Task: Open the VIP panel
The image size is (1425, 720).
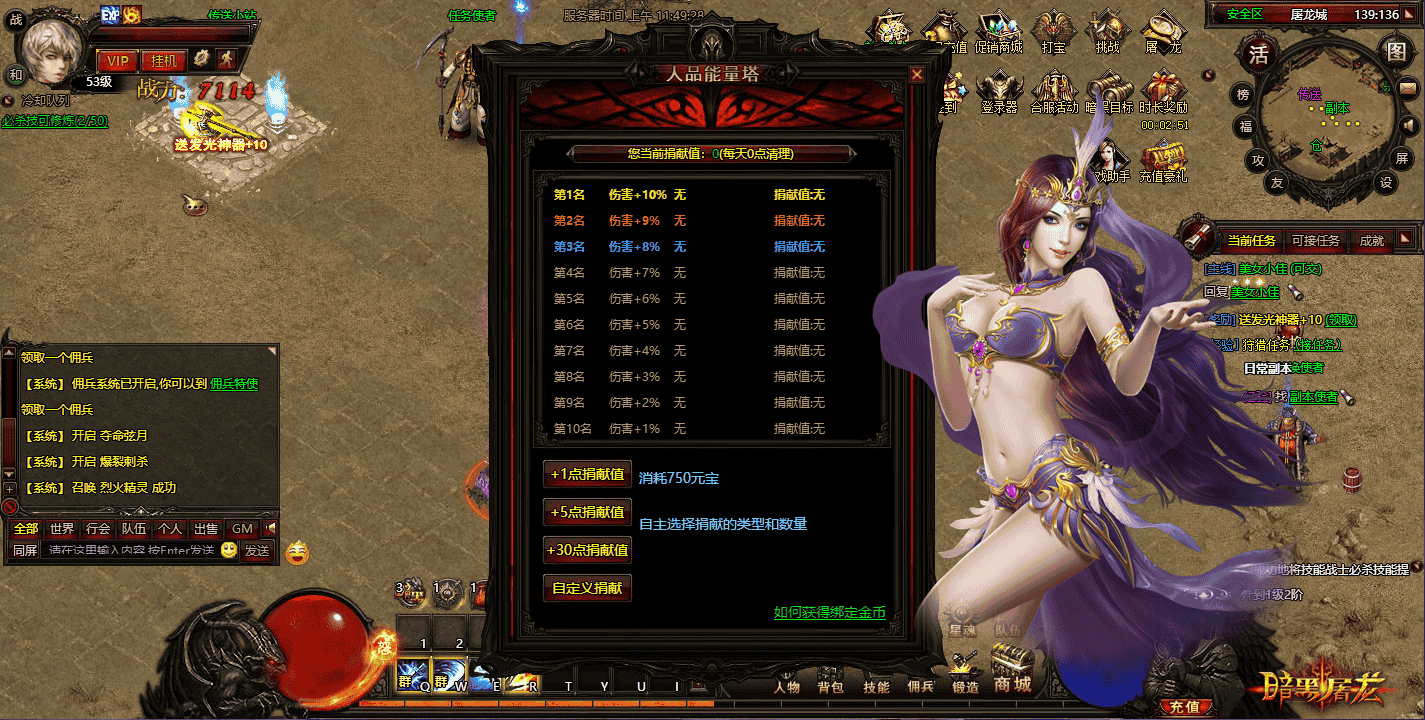Action: (x=117, y=61)
